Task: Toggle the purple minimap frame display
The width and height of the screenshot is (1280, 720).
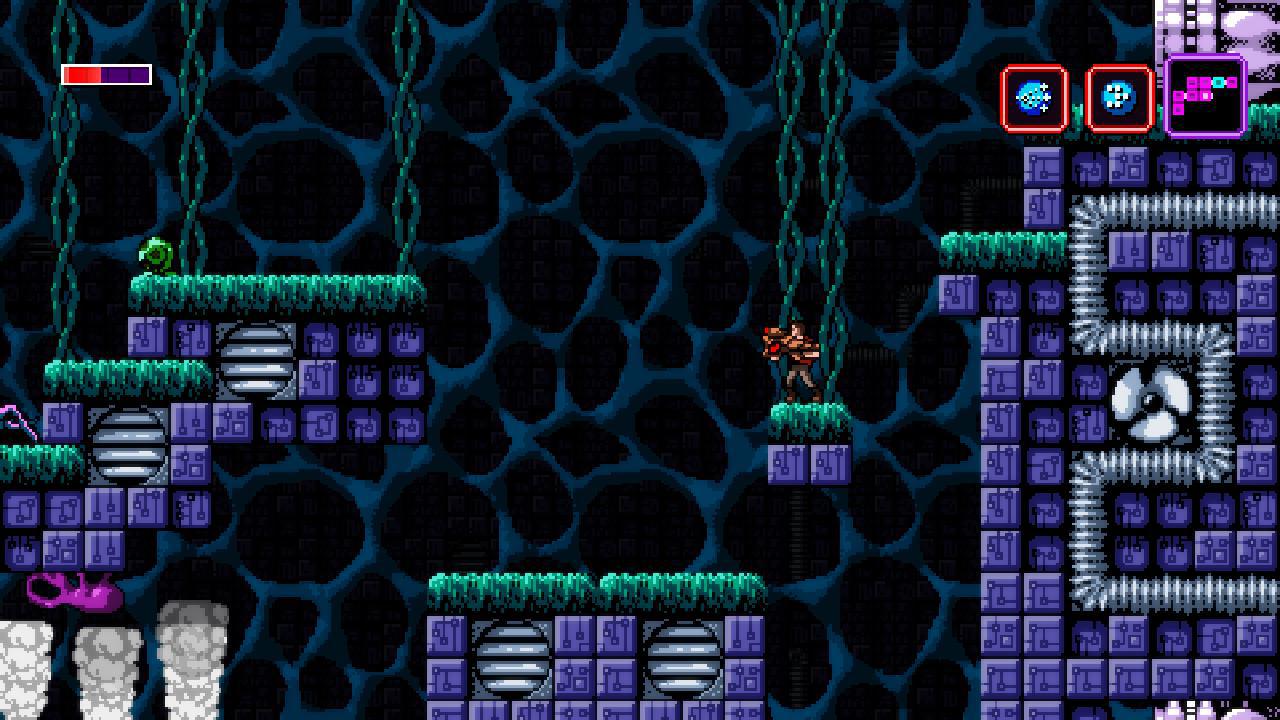Action: (x=1203, y=98)
